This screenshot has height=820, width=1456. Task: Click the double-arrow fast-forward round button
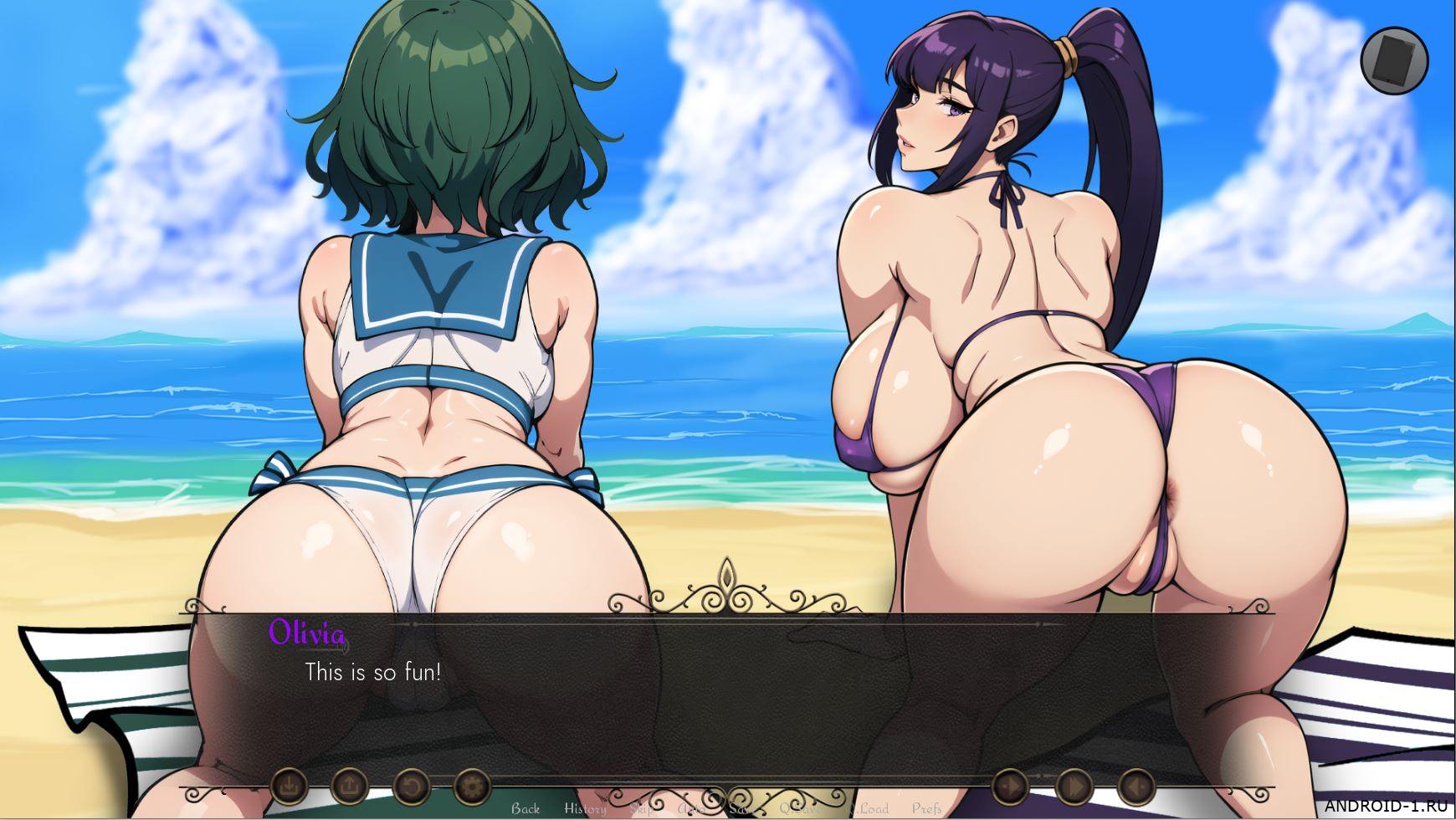(x=1074, y=787)
